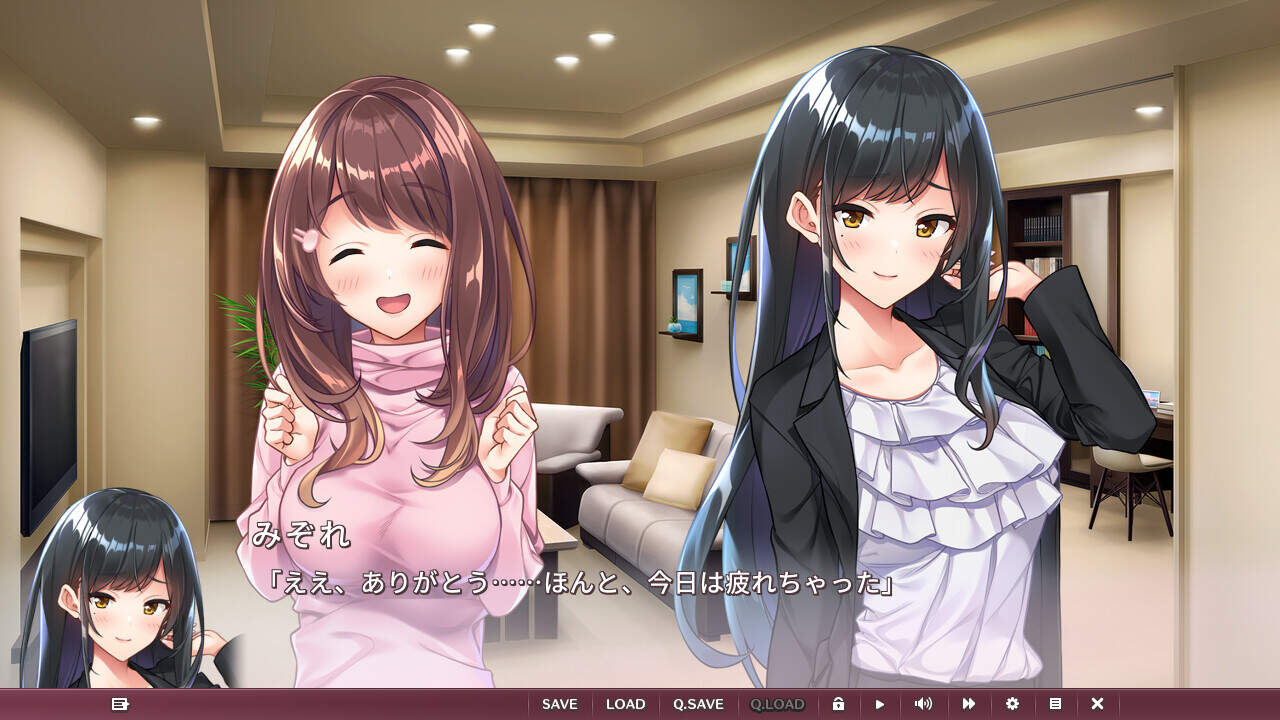
Task: Click the padlock icon on the toolbar
Action: pos(838,704)
